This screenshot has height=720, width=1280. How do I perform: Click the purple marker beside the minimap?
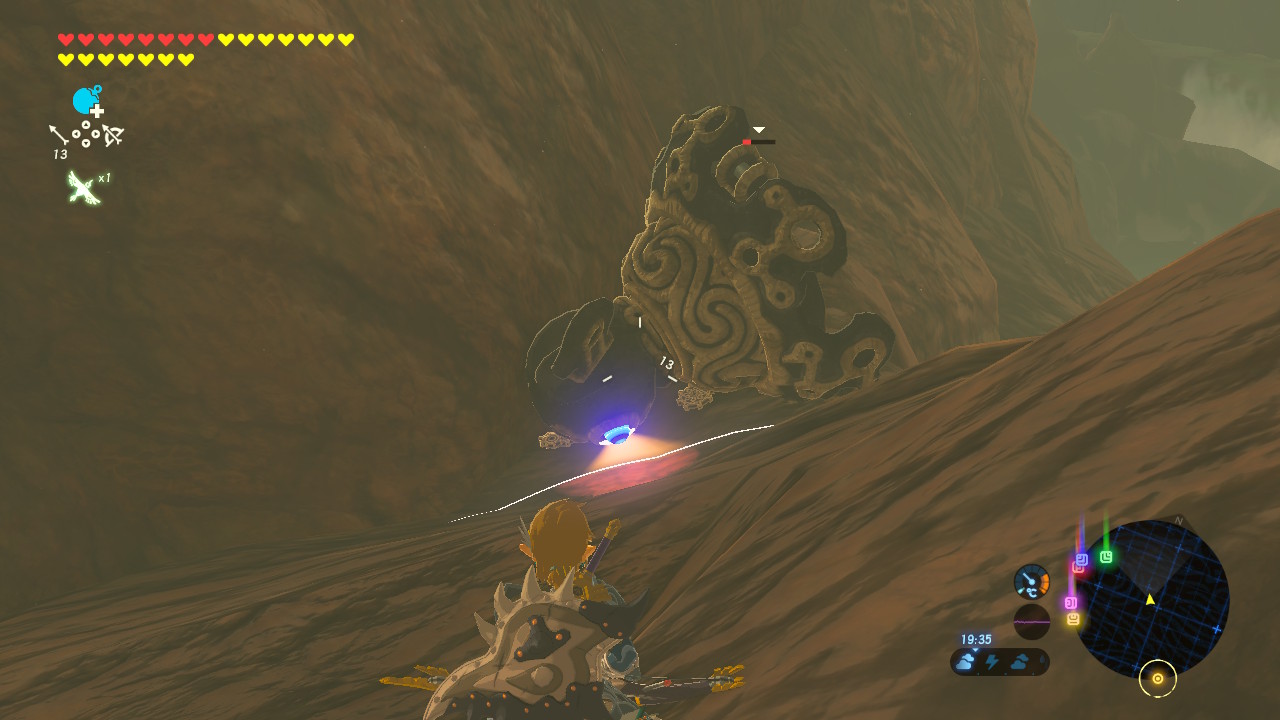point(1070,603)
